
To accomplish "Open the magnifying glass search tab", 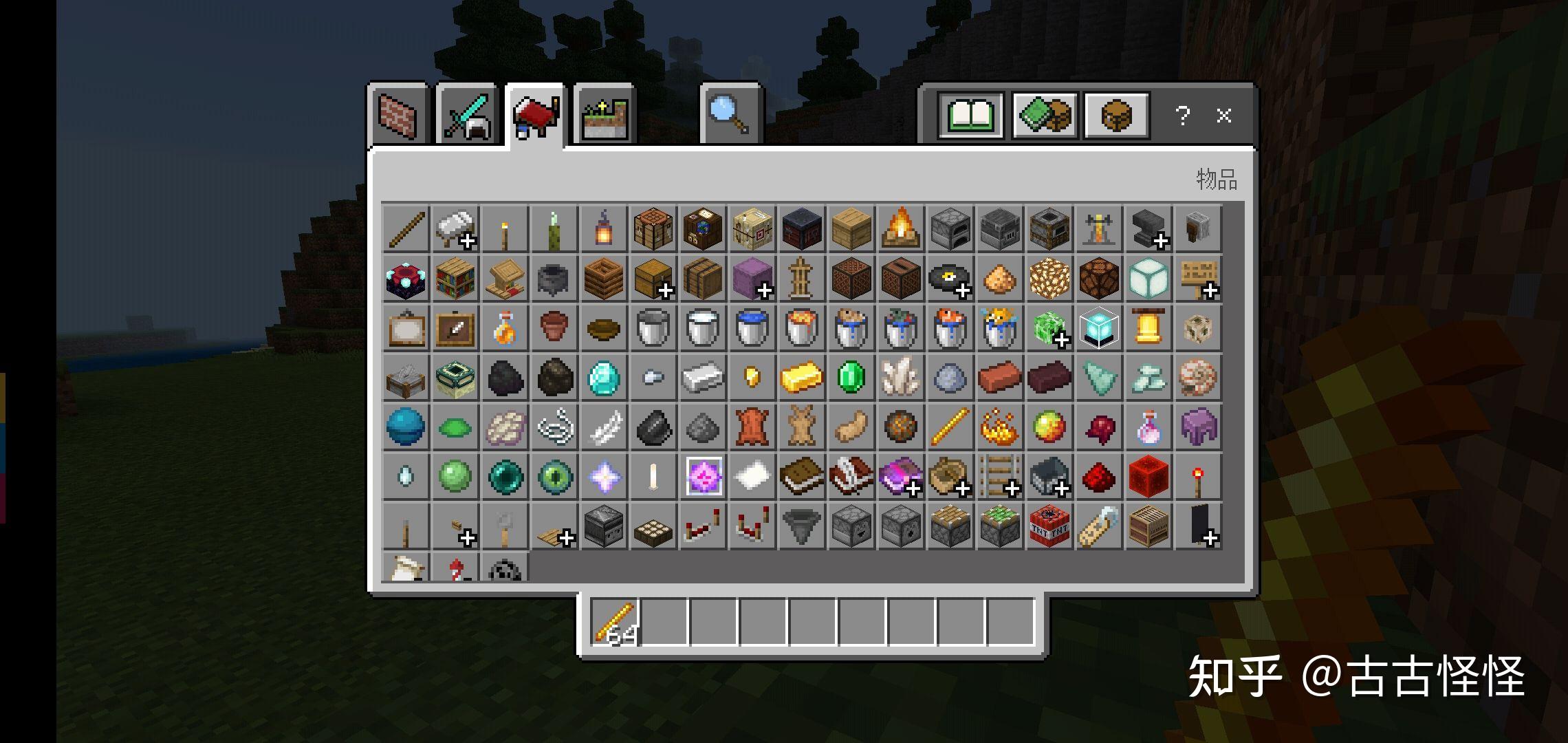I will coord(730,115).
